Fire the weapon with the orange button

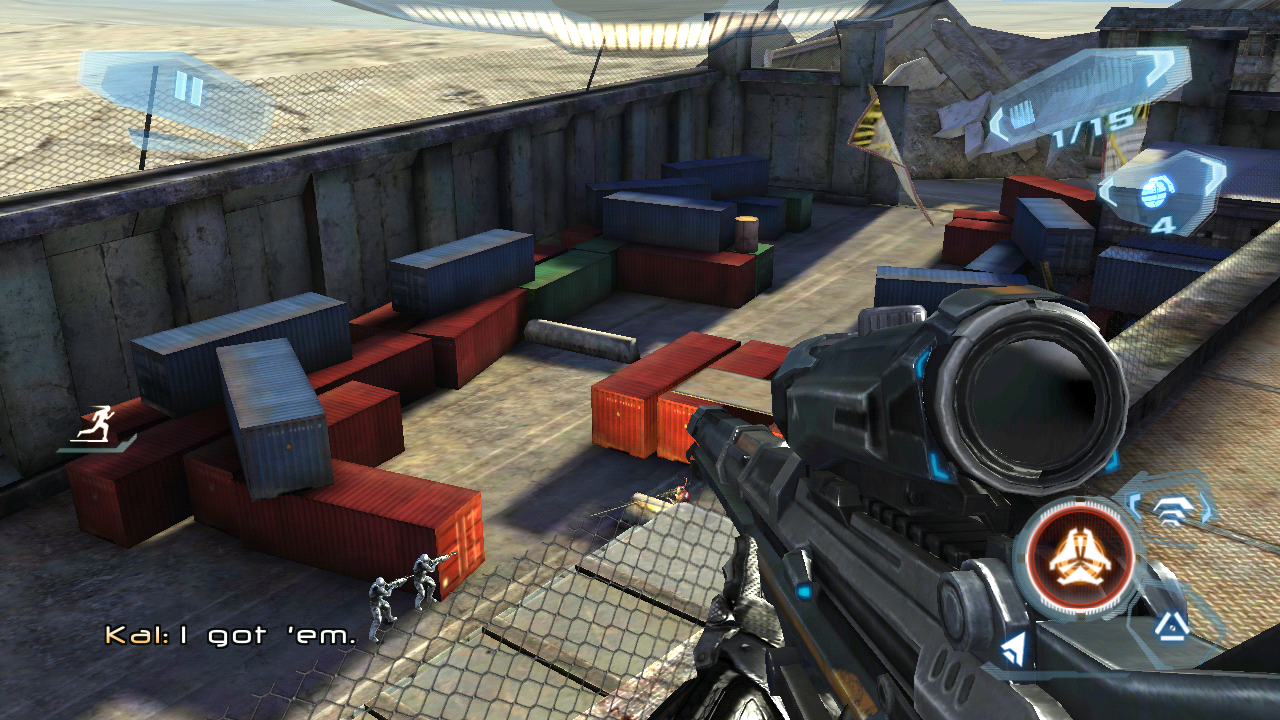(x=1080, y=557)
